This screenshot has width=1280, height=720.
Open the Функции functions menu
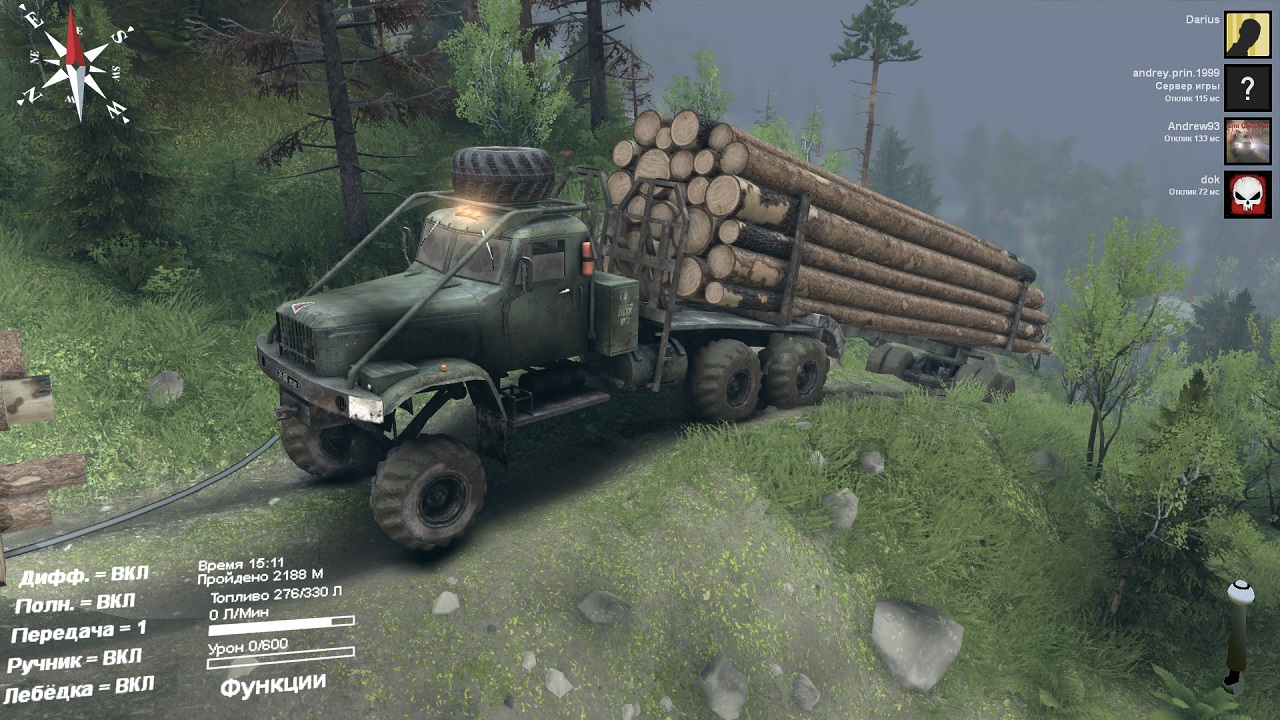coord(273,685)
